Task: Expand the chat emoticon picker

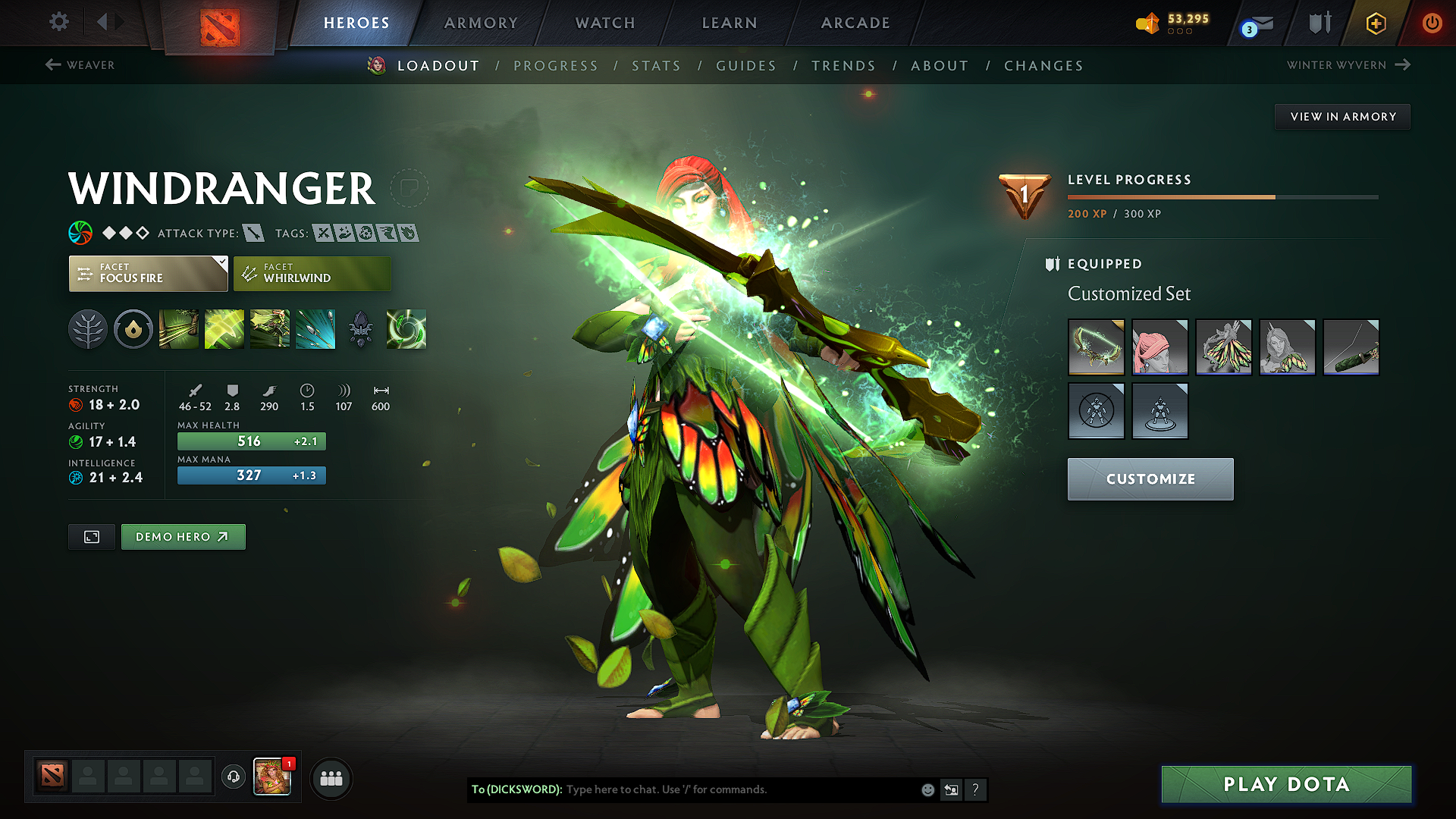Action: [927, 789]
